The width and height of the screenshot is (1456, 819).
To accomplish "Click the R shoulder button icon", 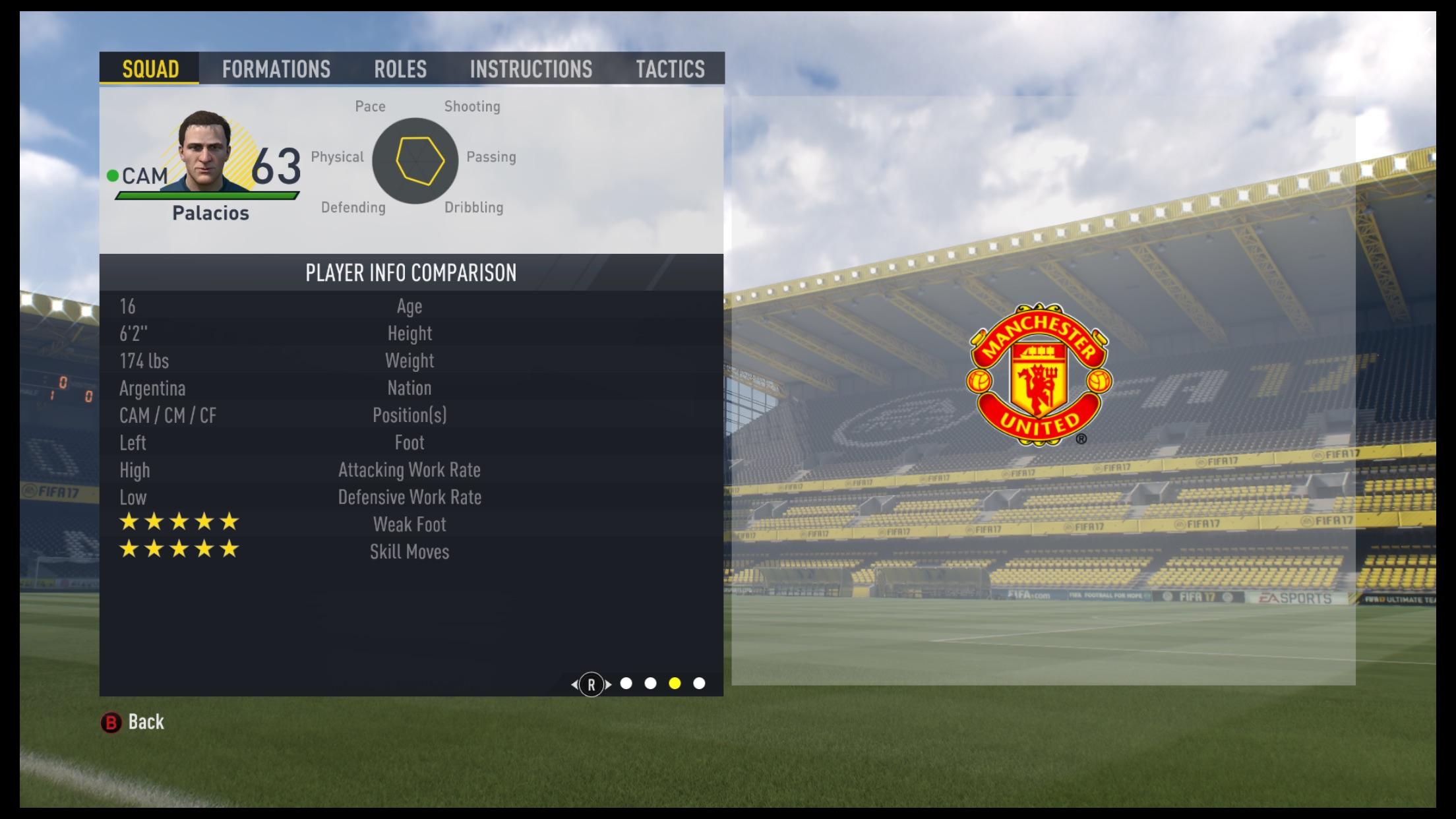I will pos(590,684).
